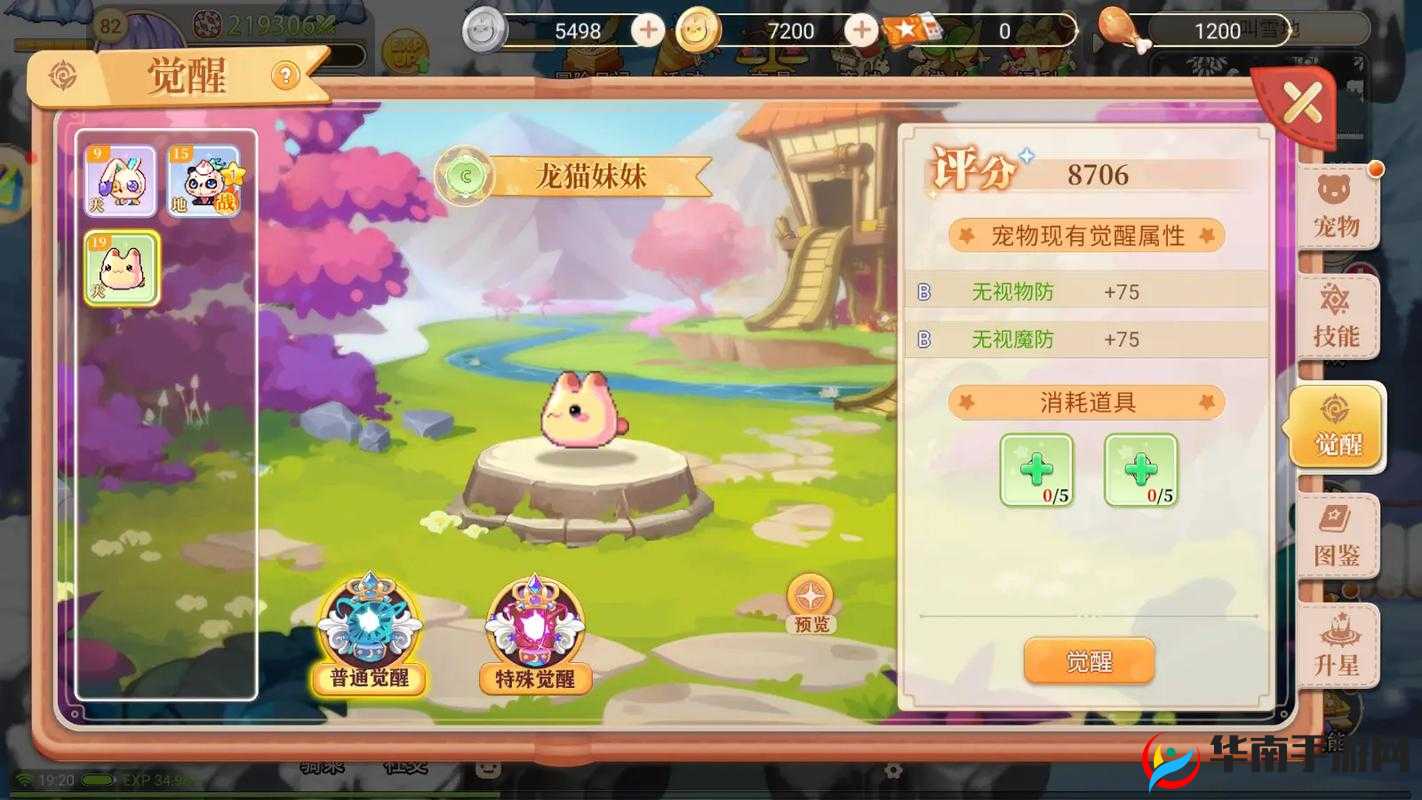The width and height of the screenshot is (1422, 800).
Task: Click the second consumable item plus slot
Action: [1141, 470]
